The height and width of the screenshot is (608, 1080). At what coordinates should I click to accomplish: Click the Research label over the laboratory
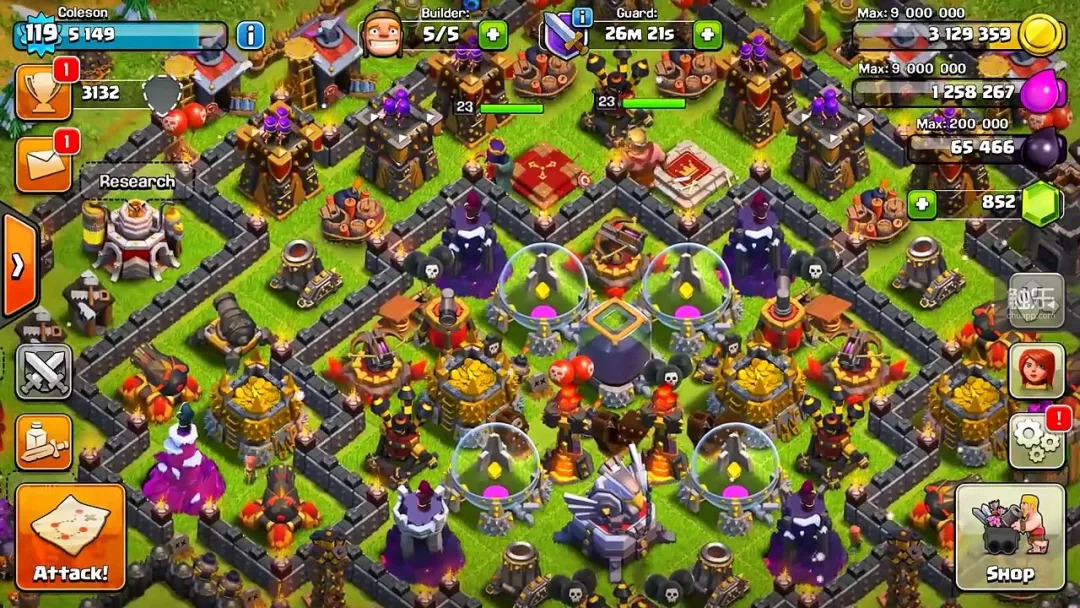pyautogui.click(x=137, y=182)
